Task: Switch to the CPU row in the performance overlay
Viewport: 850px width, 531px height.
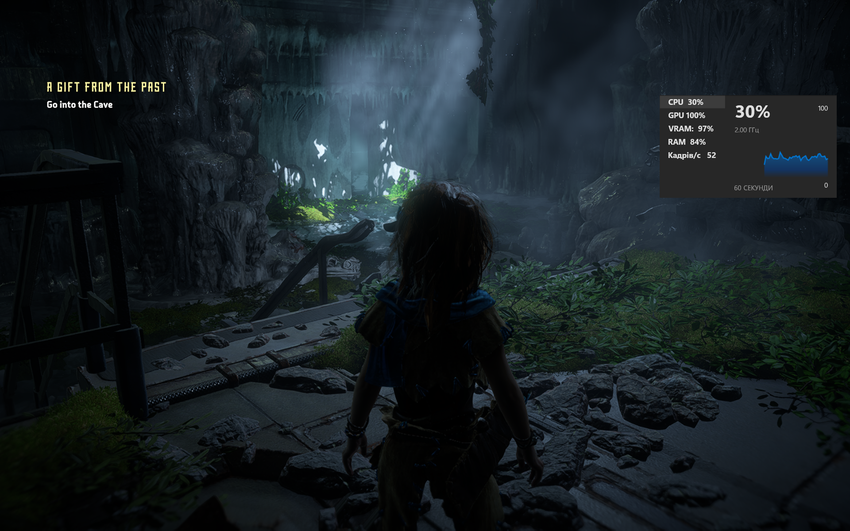Action: (692, 102)
